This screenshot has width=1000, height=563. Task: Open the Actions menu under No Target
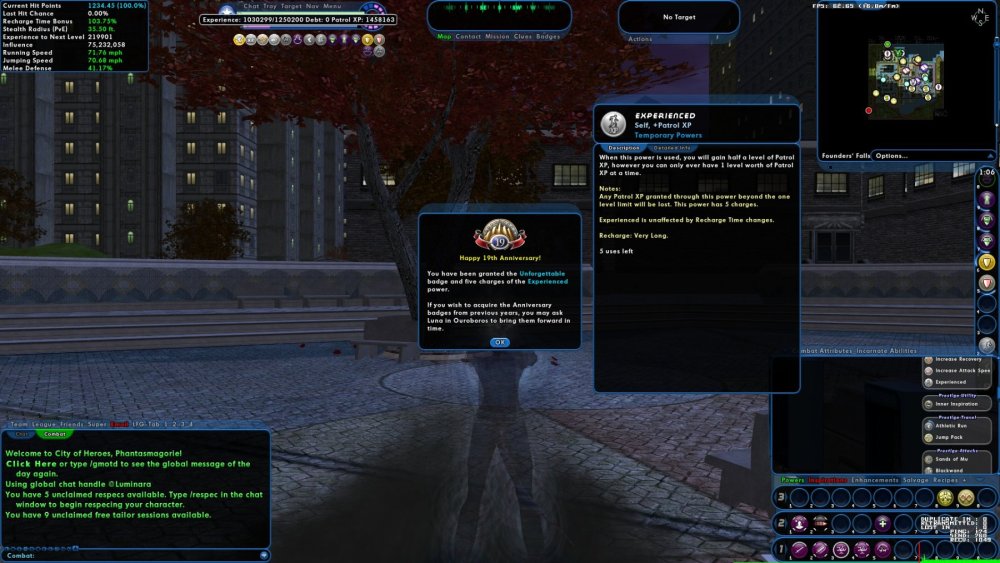(x=640, y=39)
